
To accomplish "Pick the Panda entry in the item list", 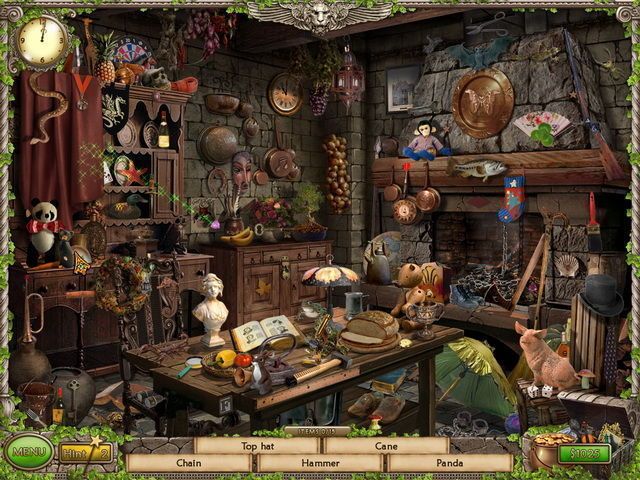I will click(x=449, y=464).
